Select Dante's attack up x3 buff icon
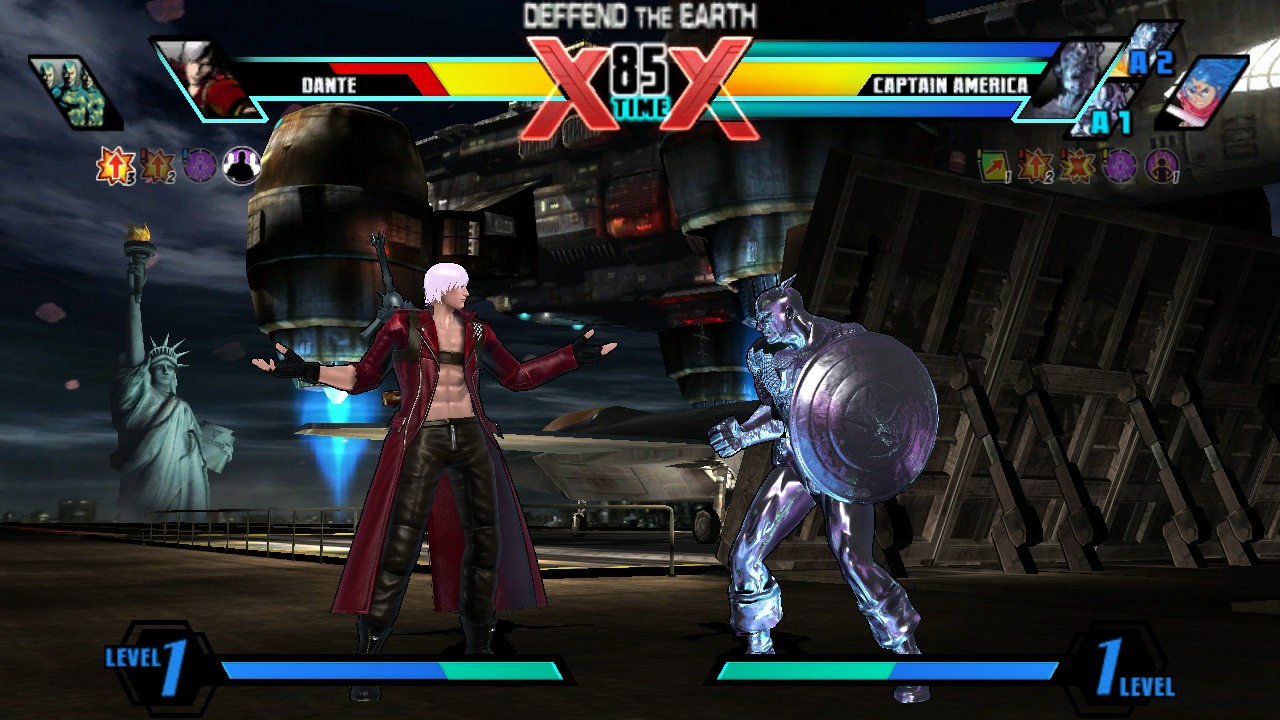The width and height of the screenshot is (1280, 720). point(114,166)
